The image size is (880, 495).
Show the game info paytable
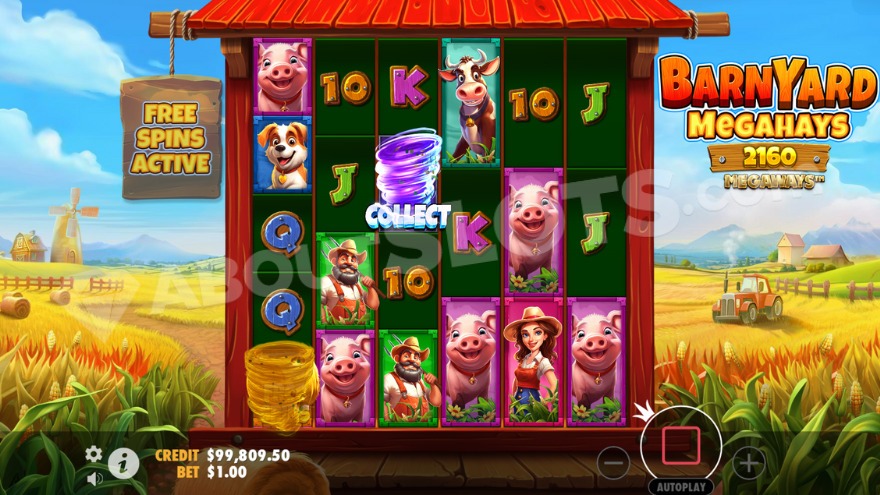pyautogui.click(x=123, y=462)
